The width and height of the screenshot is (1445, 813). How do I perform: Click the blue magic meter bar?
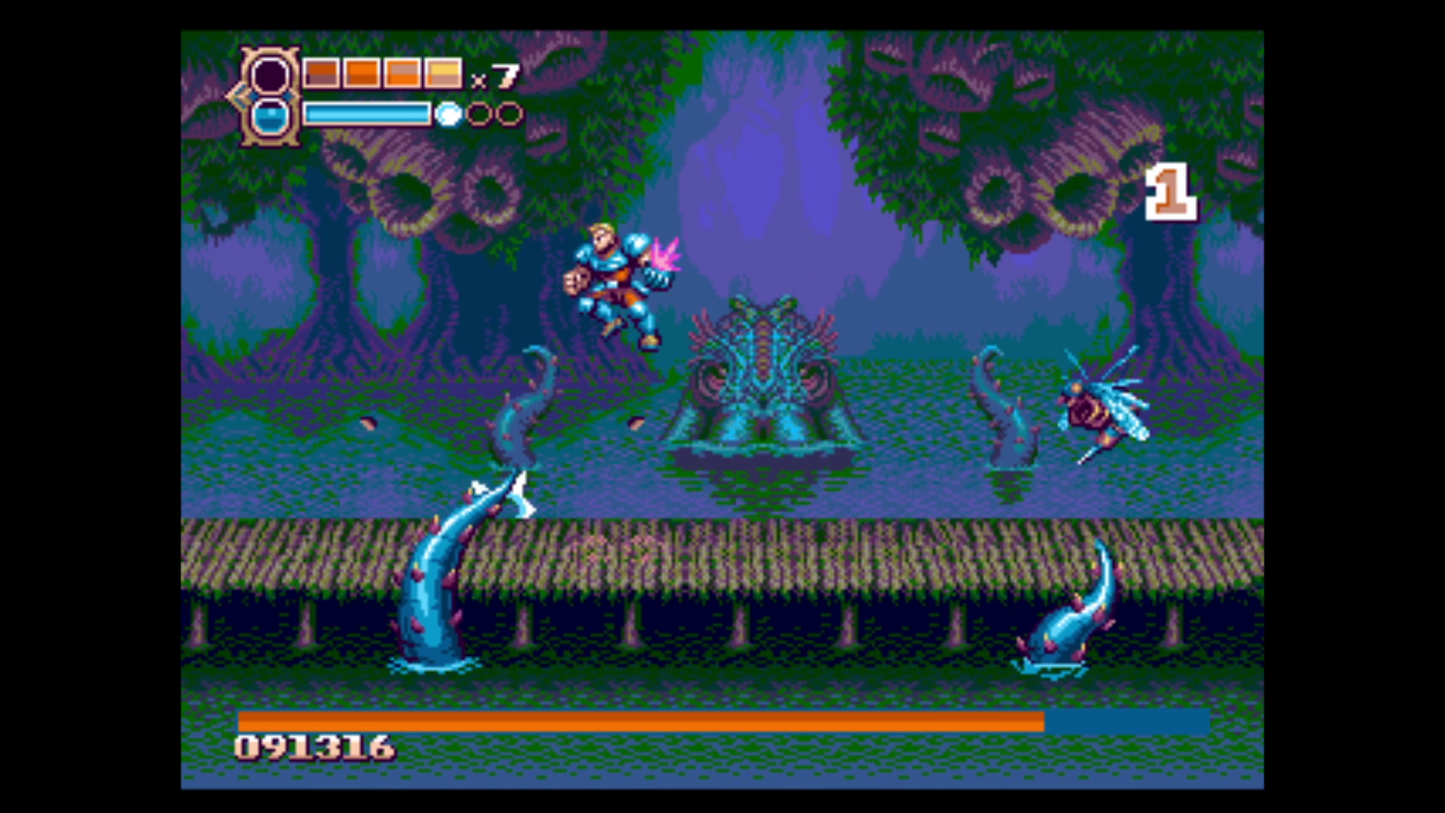point(369,114)
